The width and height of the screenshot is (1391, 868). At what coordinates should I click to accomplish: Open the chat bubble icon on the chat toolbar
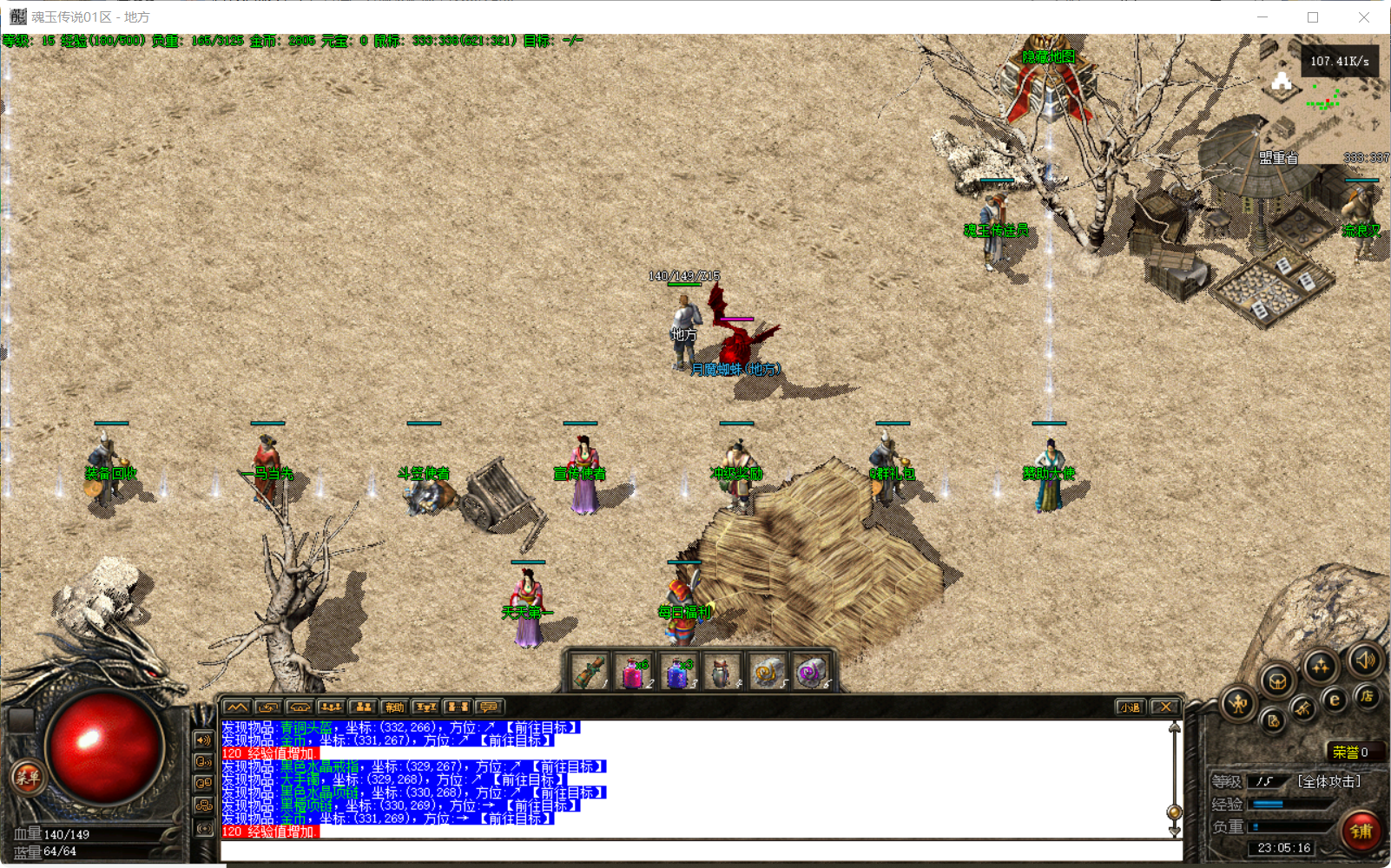tap(487, 707)
